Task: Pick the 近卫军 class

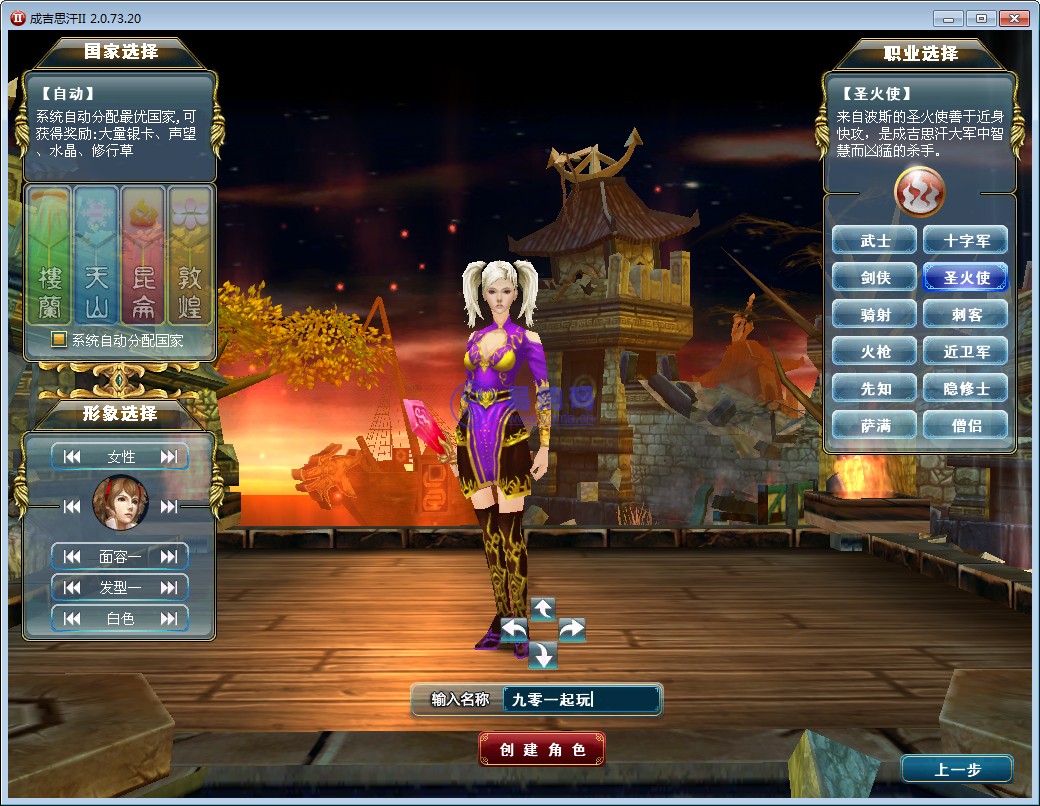Action: coord(965,352)
